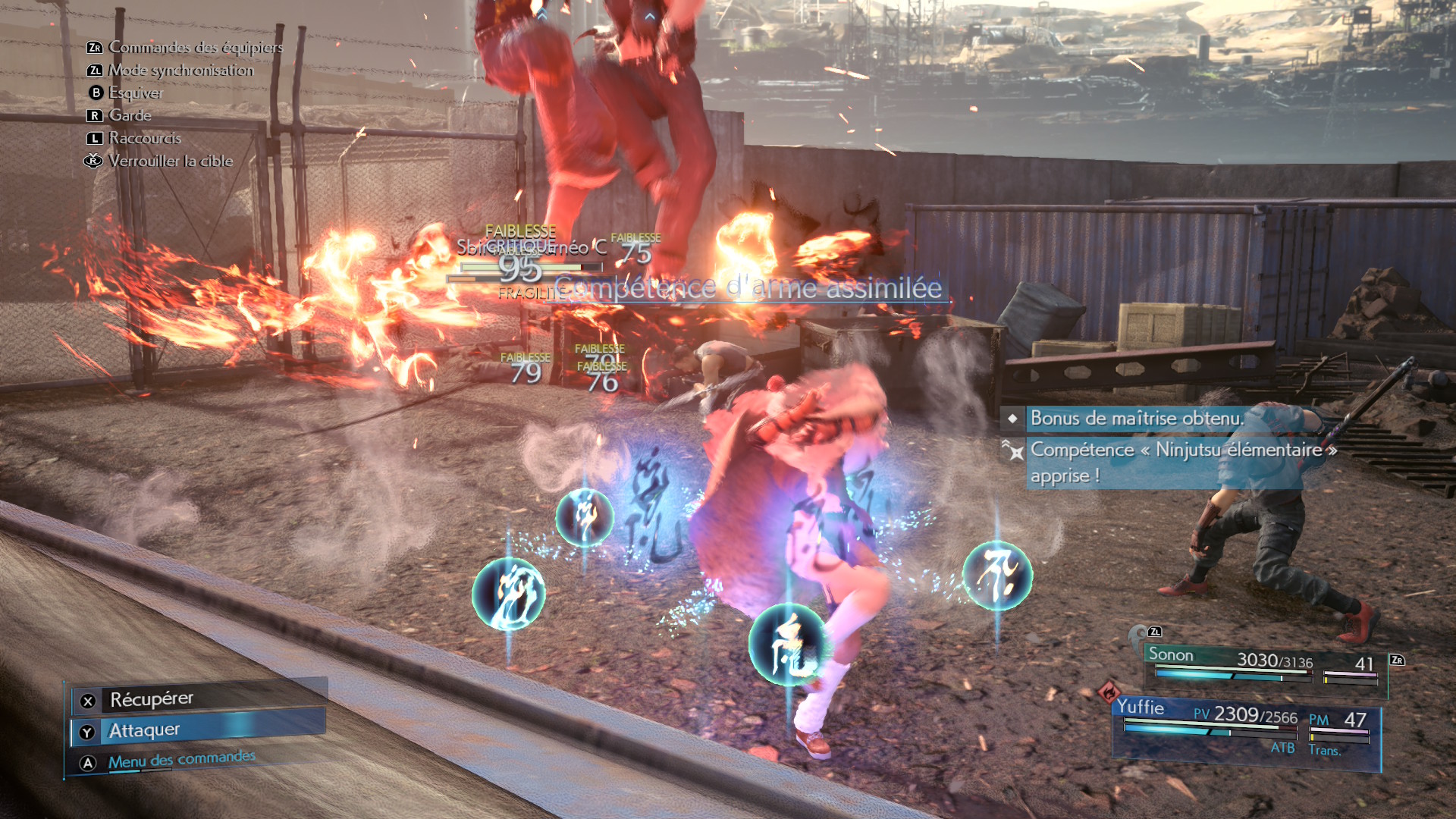The height and width of the screenshot is (819, 1456).
Task: Open the Menu des commandes
Action: (182, 760)
